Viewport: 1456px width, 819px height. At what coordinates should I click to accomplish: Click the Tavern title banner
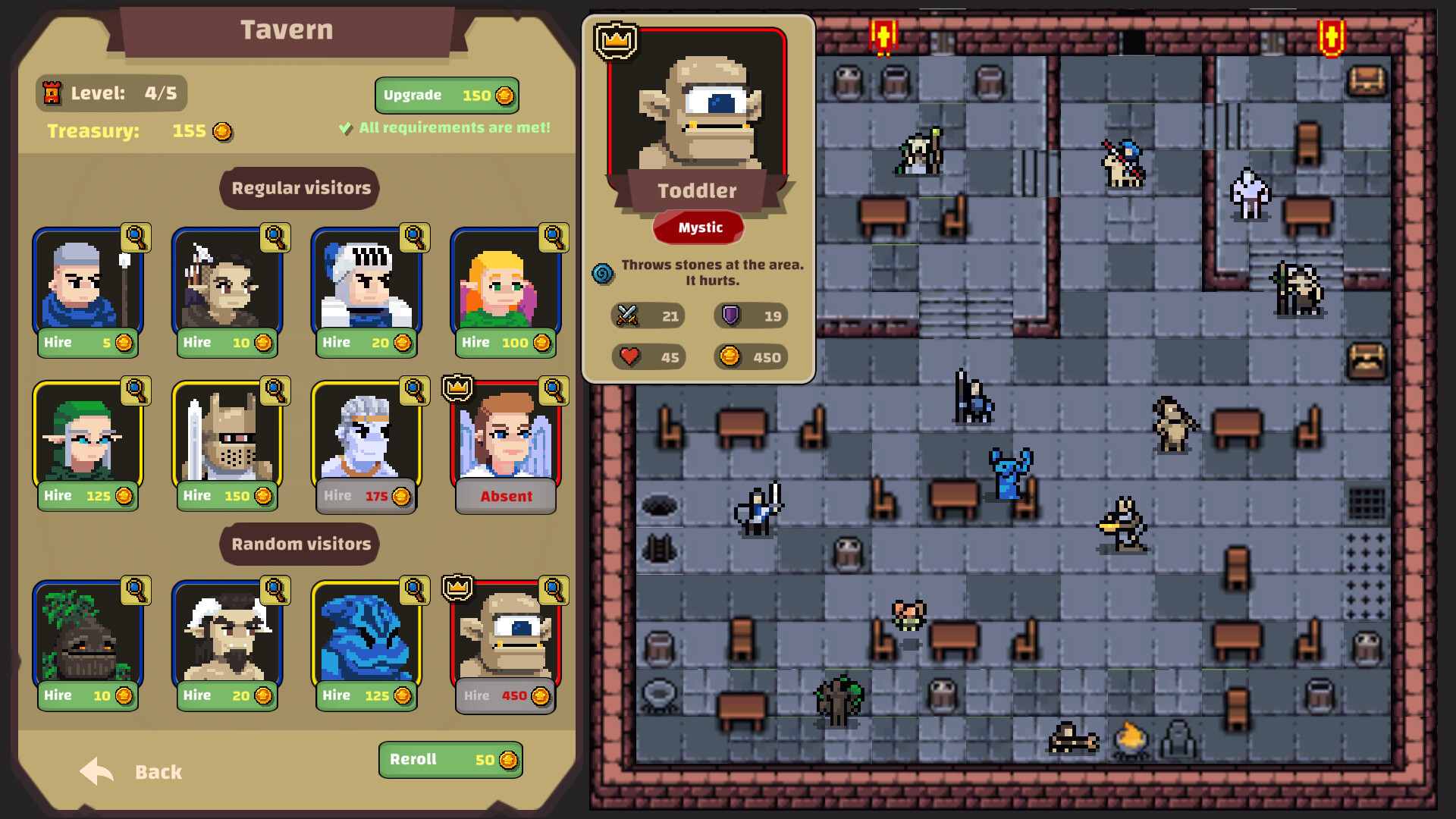click(286, 30)
